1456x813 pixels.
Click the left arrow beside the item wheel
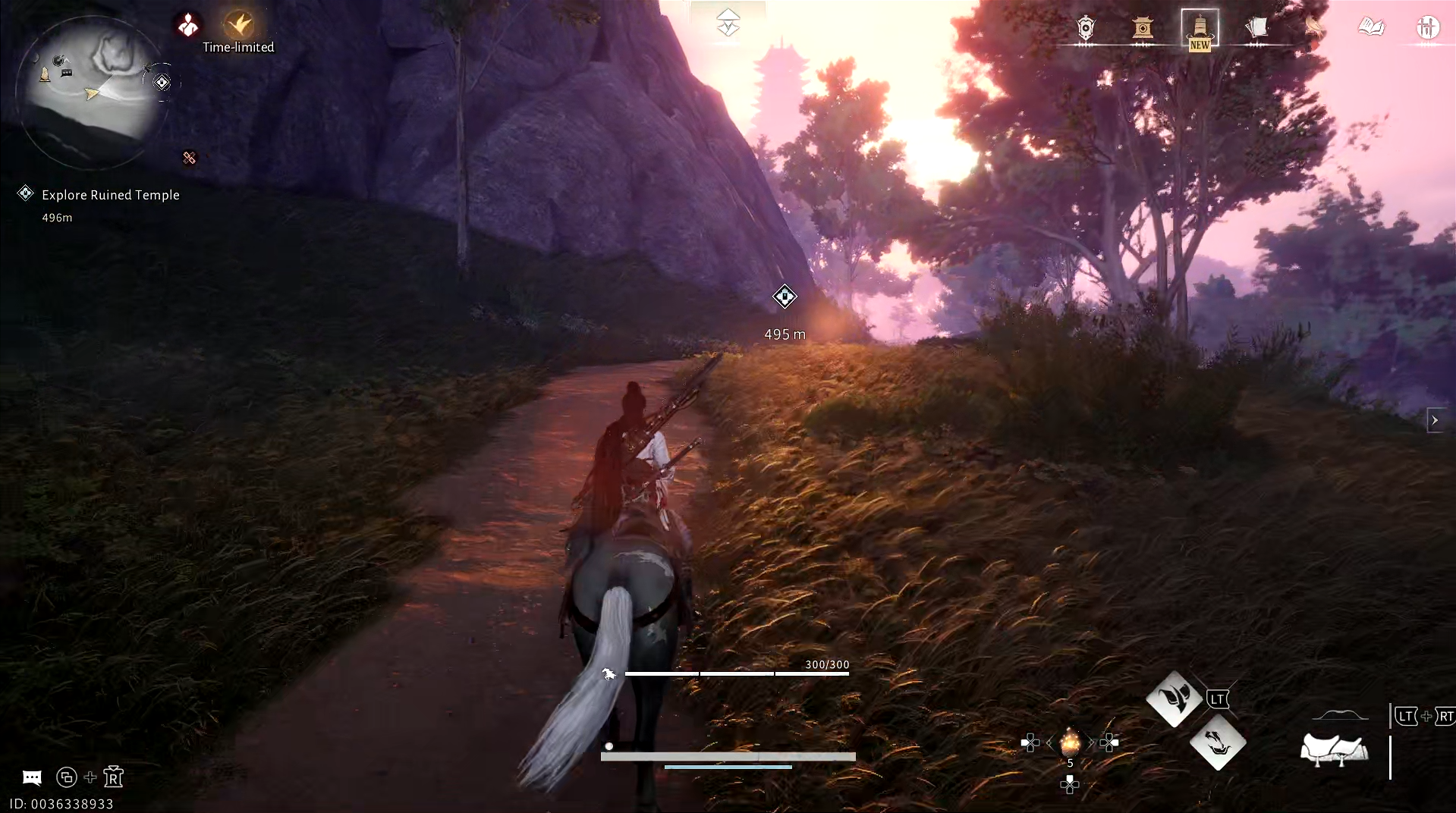[x=1050, y=744]
